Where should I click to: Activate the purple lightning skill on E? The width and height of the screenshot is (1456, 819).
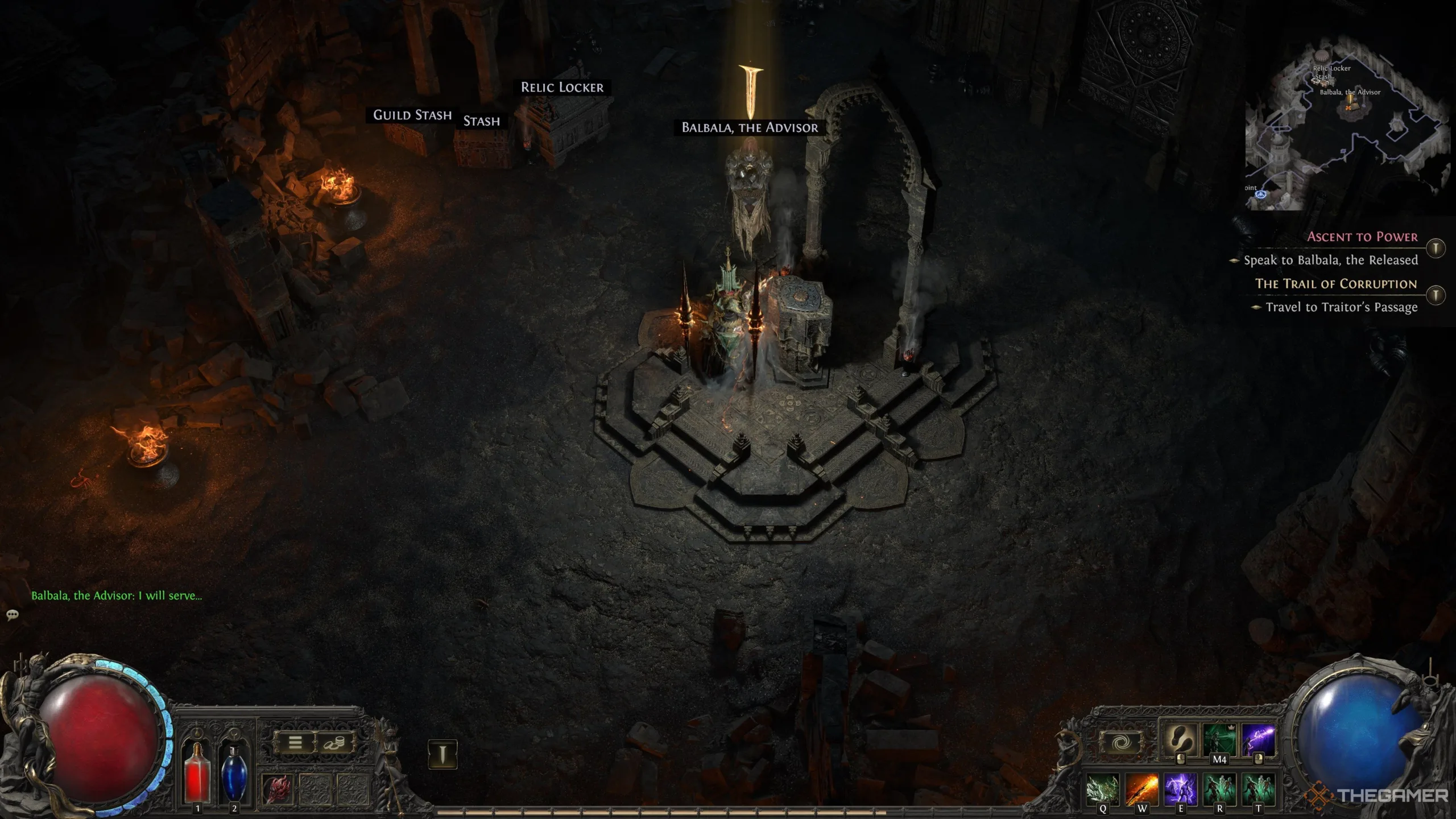coord(1180,789)
